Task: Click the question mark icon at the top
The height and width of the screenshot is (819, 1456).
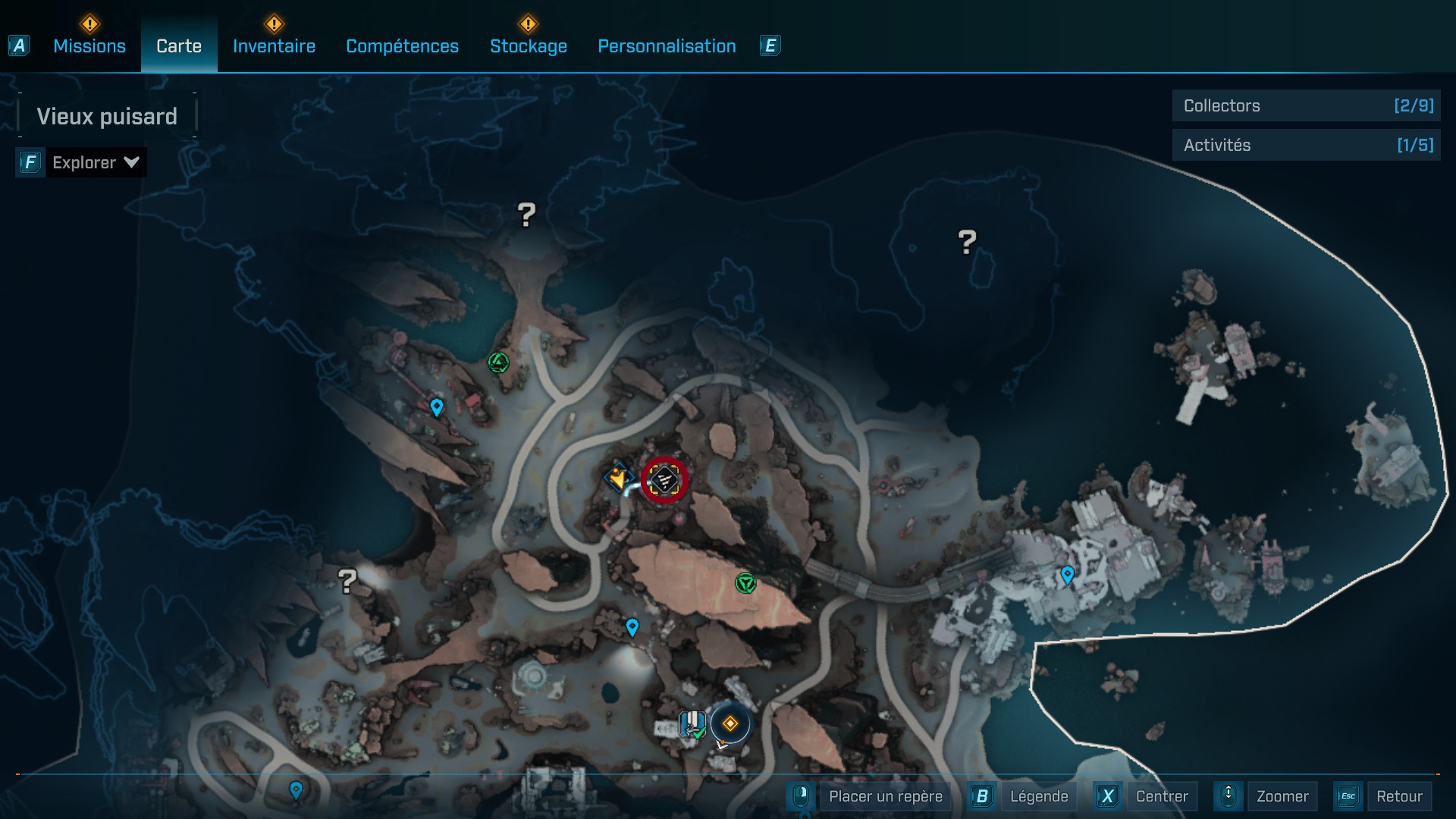Action: tap(526, 215)
